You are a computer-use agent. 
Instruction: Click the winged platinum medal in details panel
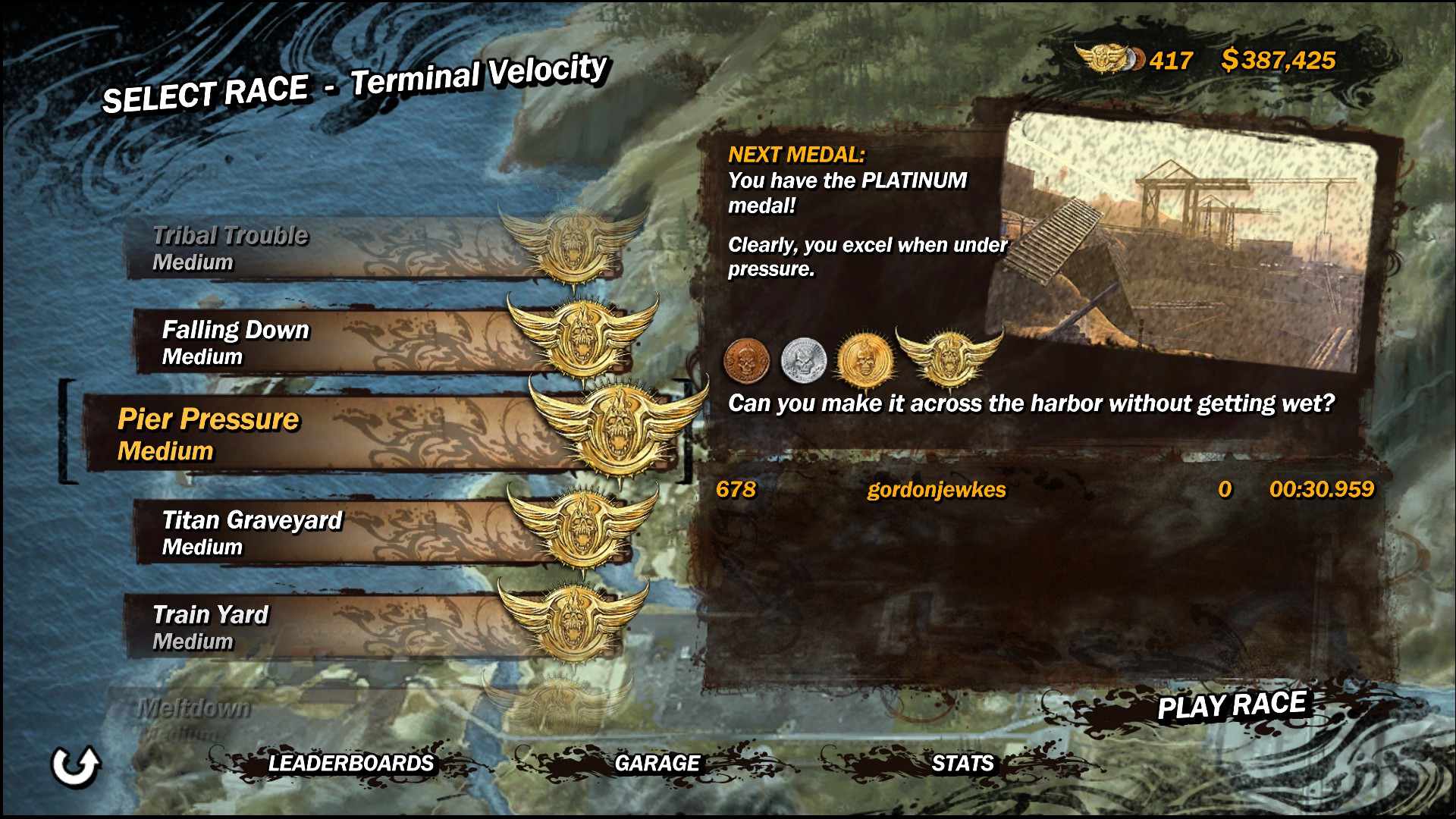point(949,356)
